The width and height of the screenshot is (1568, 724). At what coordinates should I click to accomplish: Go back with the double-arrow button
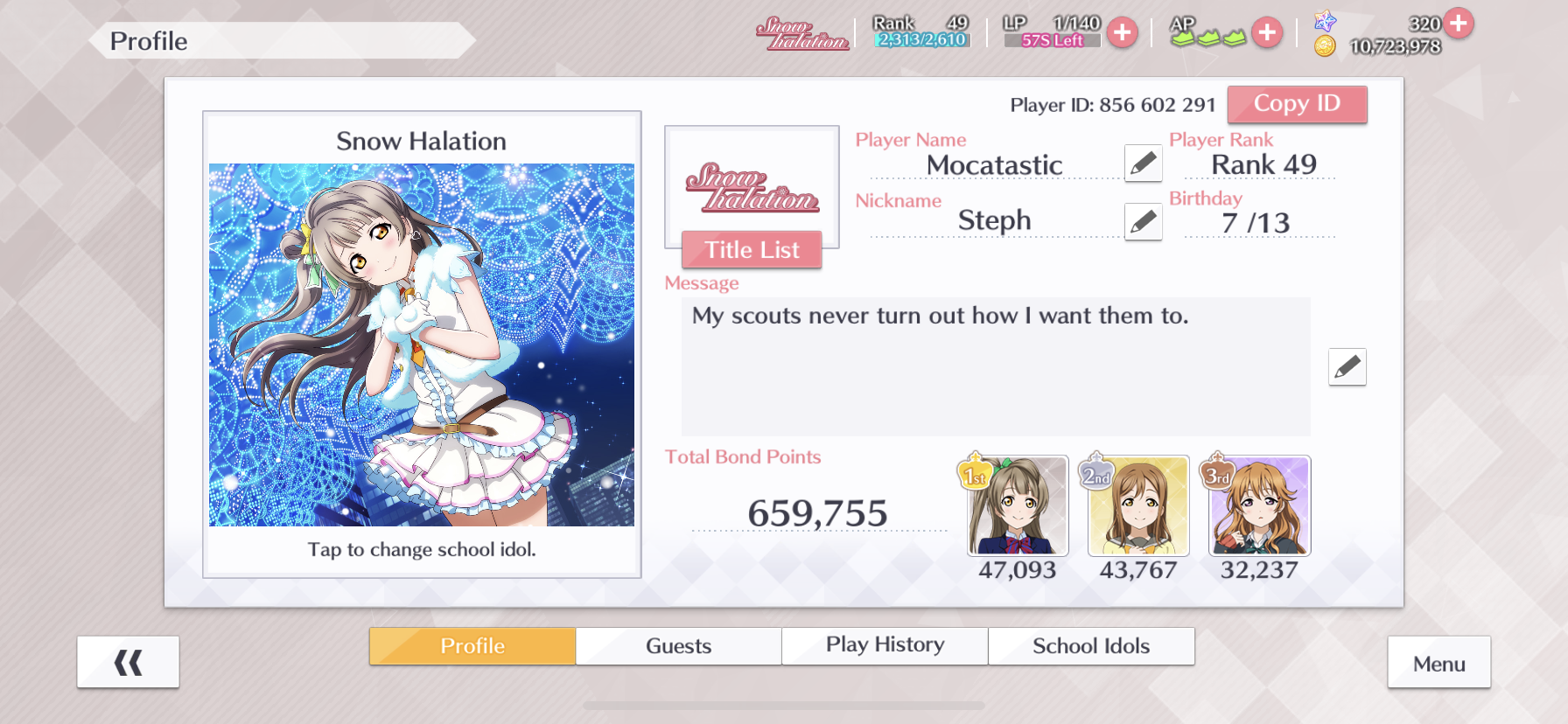pos(128,663)
